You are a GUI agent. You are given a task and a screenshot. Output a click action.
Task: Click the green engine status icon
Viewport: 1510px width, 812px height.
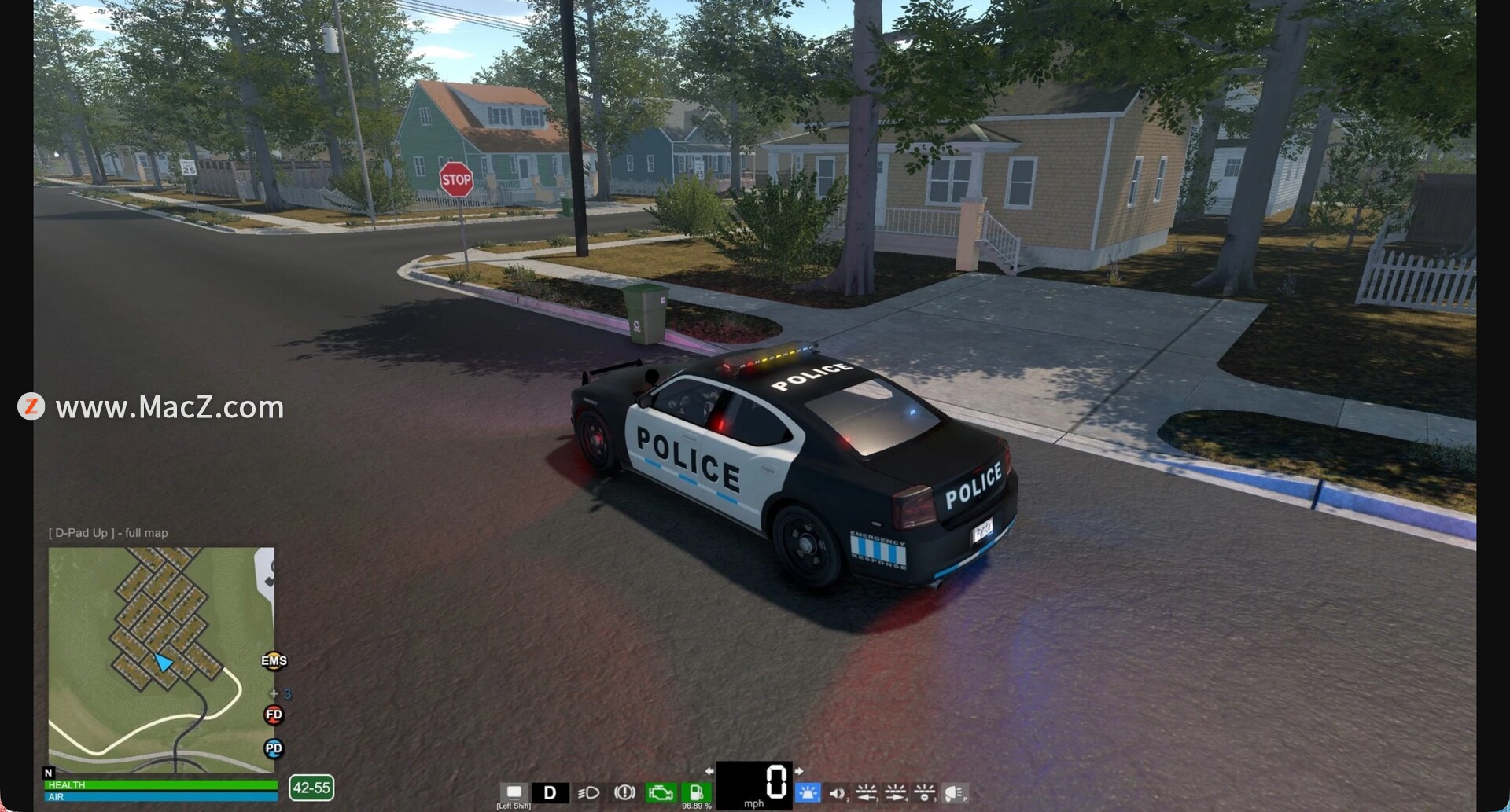click(x=661, y=792)
